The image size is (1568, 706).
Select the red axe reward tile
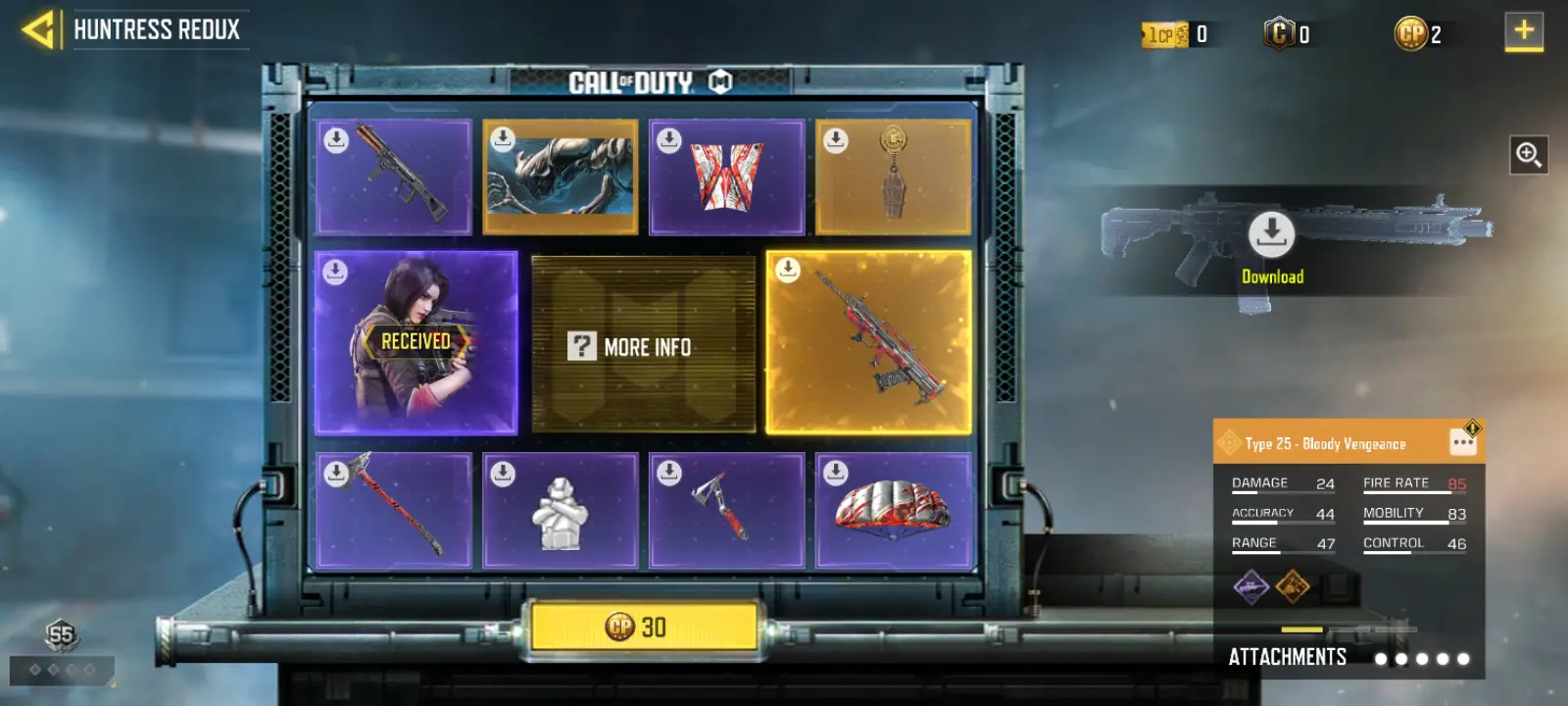coord(726,511)
